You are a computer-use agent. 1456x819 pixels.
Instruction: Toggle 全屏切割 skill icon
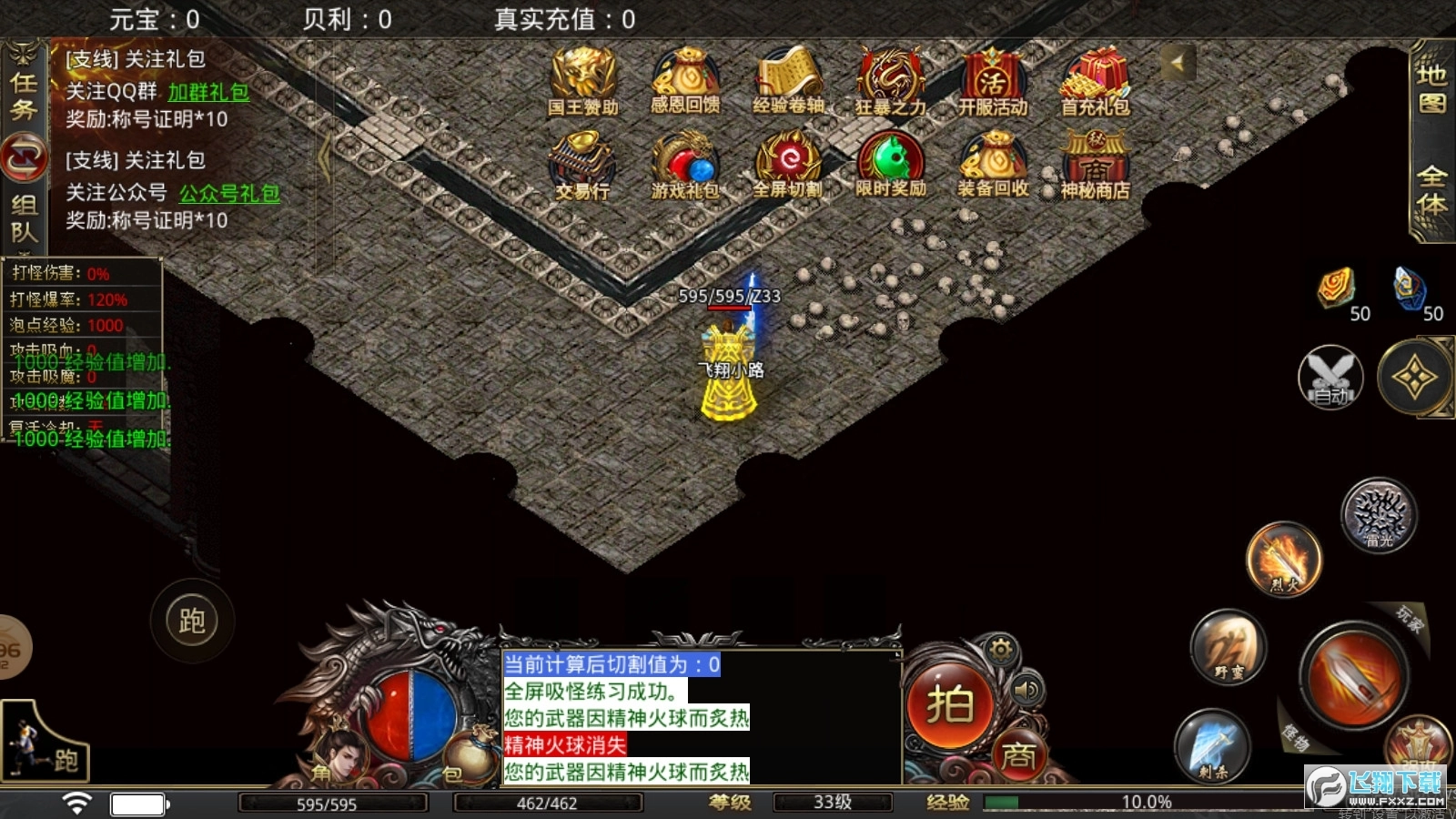click(788, 164)
